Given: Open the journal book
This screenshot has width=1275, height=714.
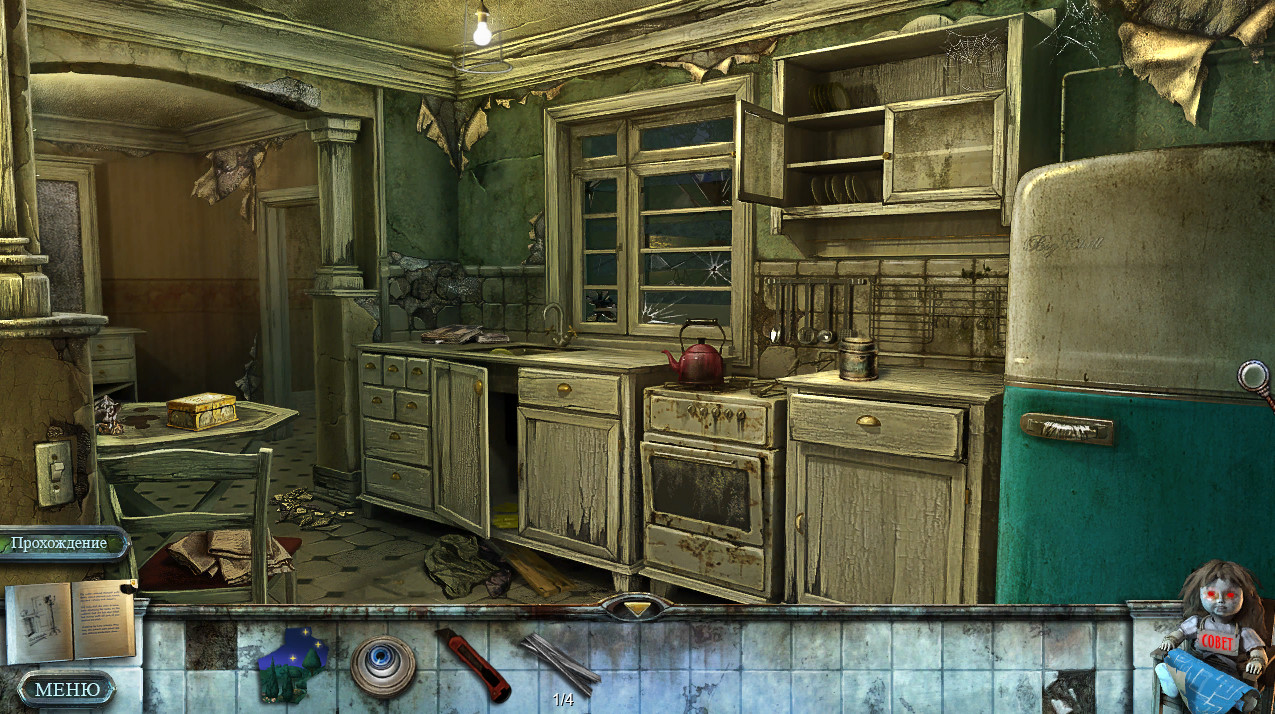Looking at the screenshot, I should [x=70, y=620].
